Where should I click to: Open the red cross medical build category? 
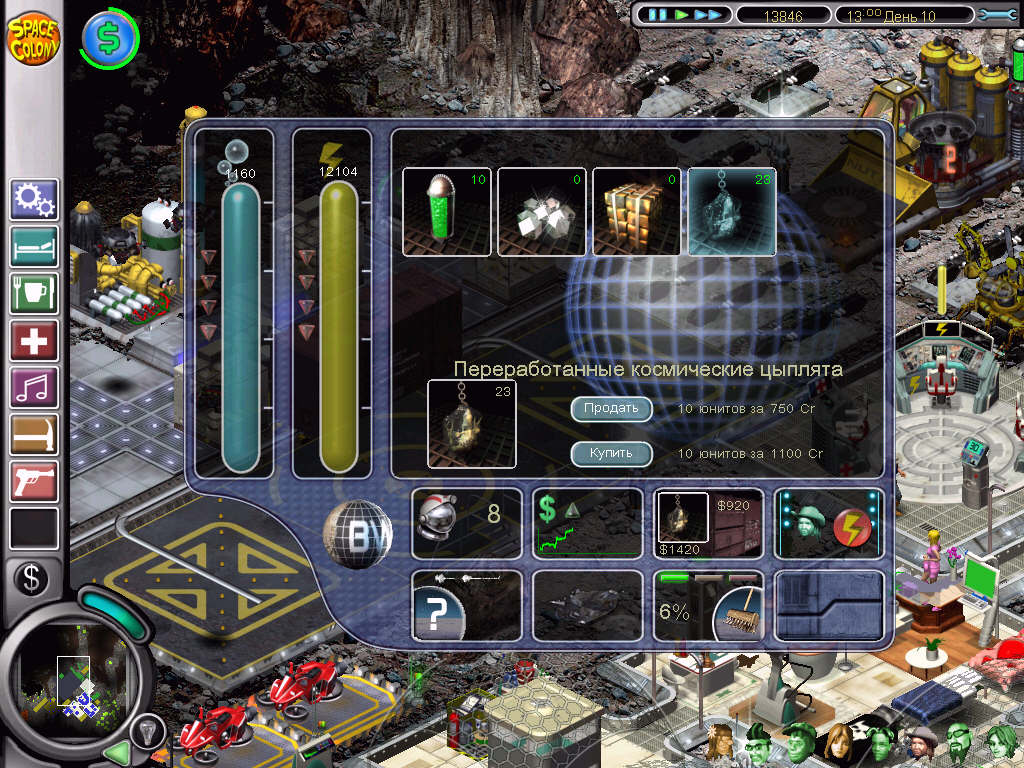[34, 340]
